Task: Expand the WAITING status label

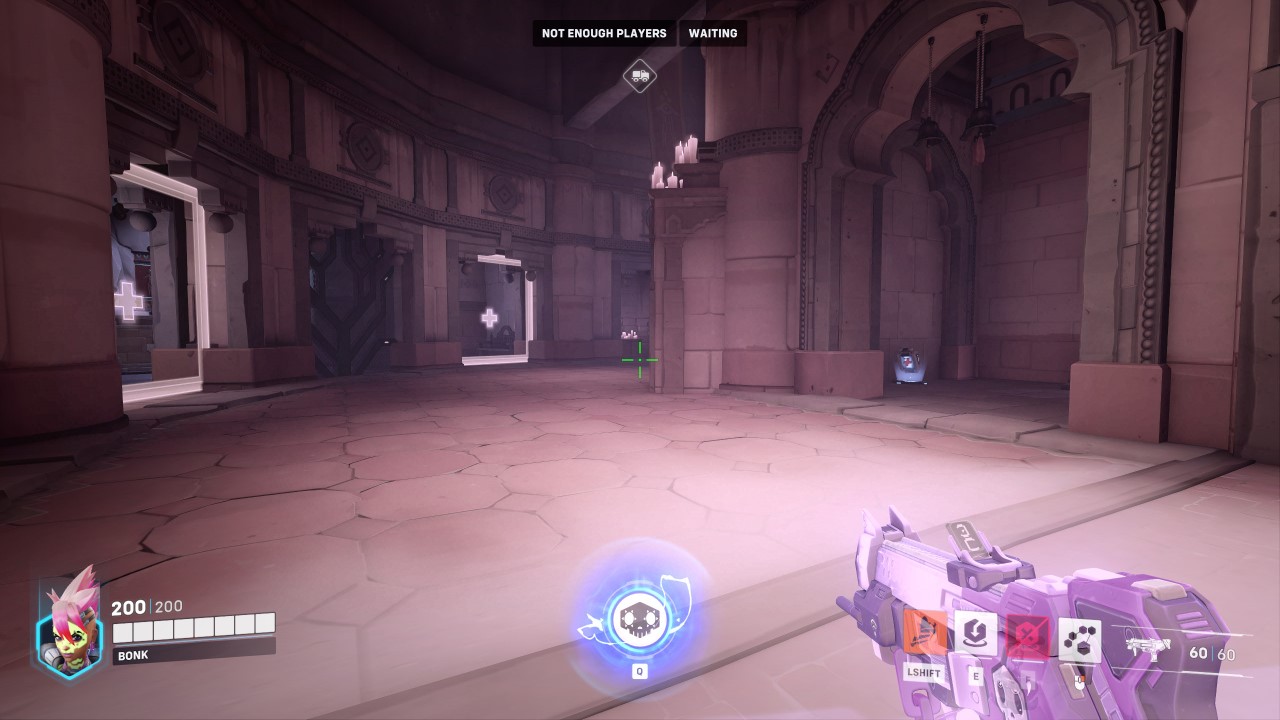Action: coord(712,33)
